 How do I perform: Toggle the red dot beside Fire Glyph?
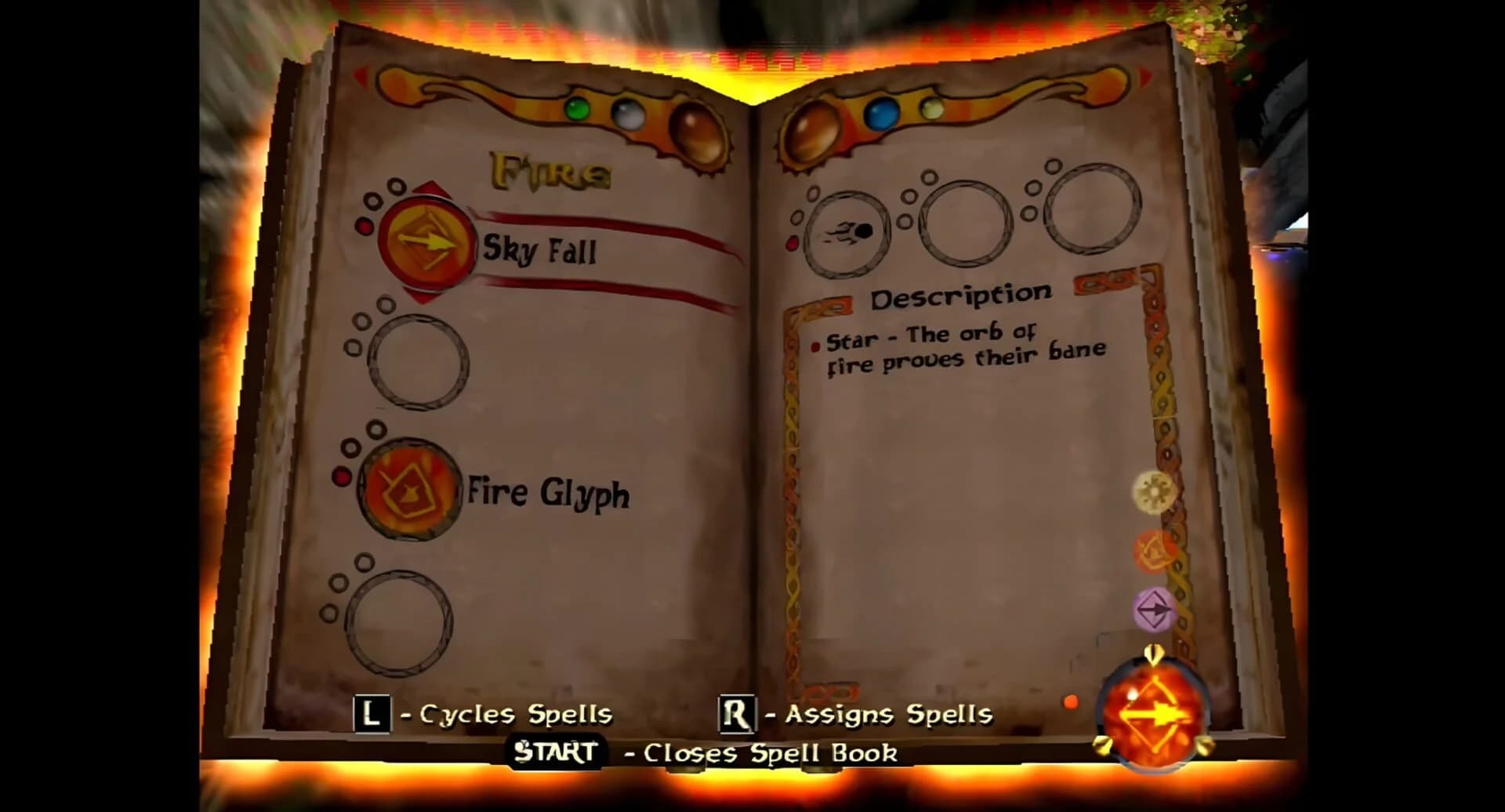[x=341, y=474]
